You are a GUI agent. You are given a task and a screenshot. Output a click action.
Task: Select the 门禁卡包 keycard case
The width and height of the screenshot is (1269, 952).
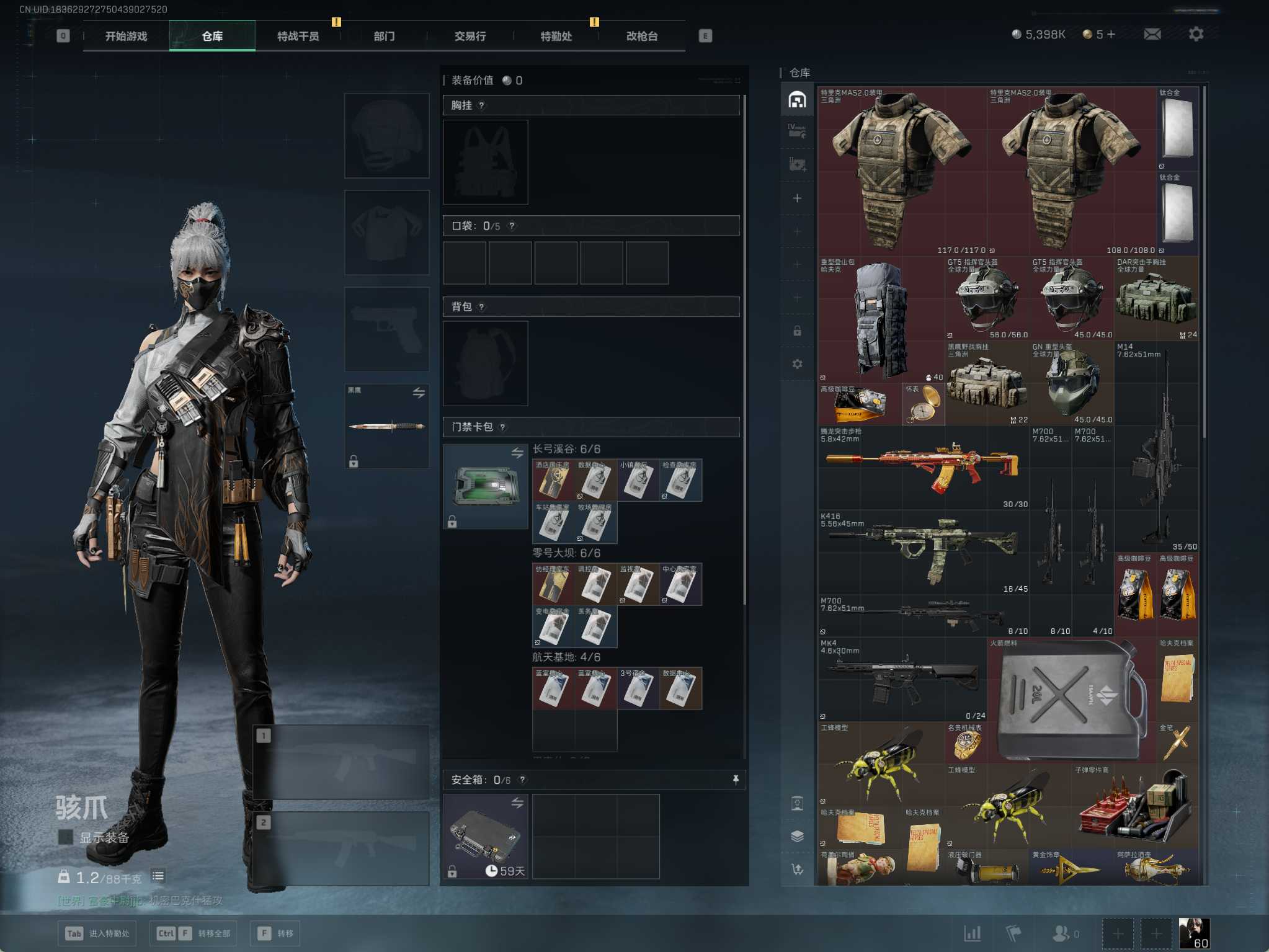tap(485, 486)
